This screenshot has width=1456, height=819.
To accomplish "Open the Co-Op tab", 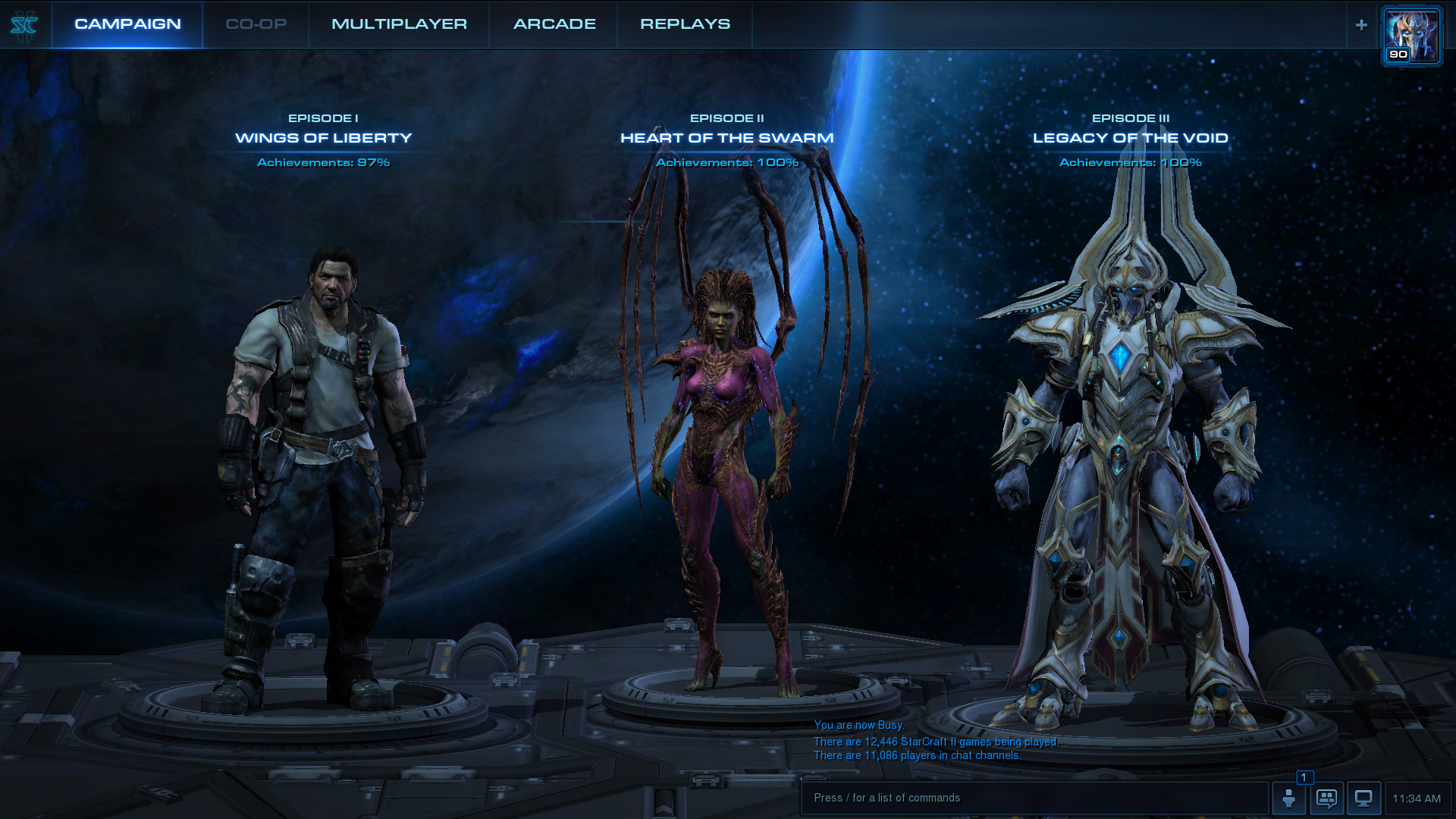I will click(x=256, y=24).
